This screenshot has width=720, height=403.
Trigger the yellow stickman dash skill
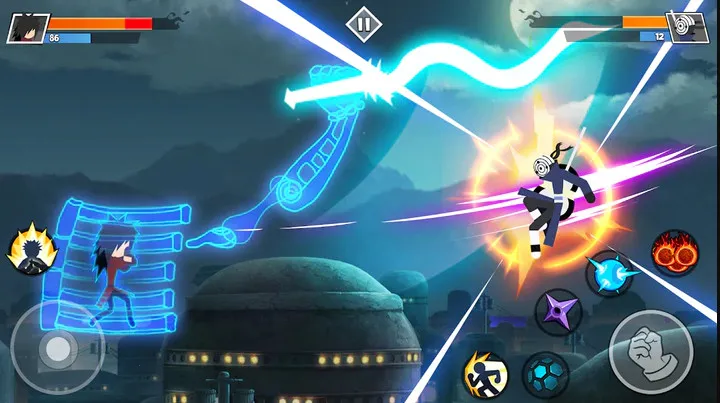tap(485, 374)
